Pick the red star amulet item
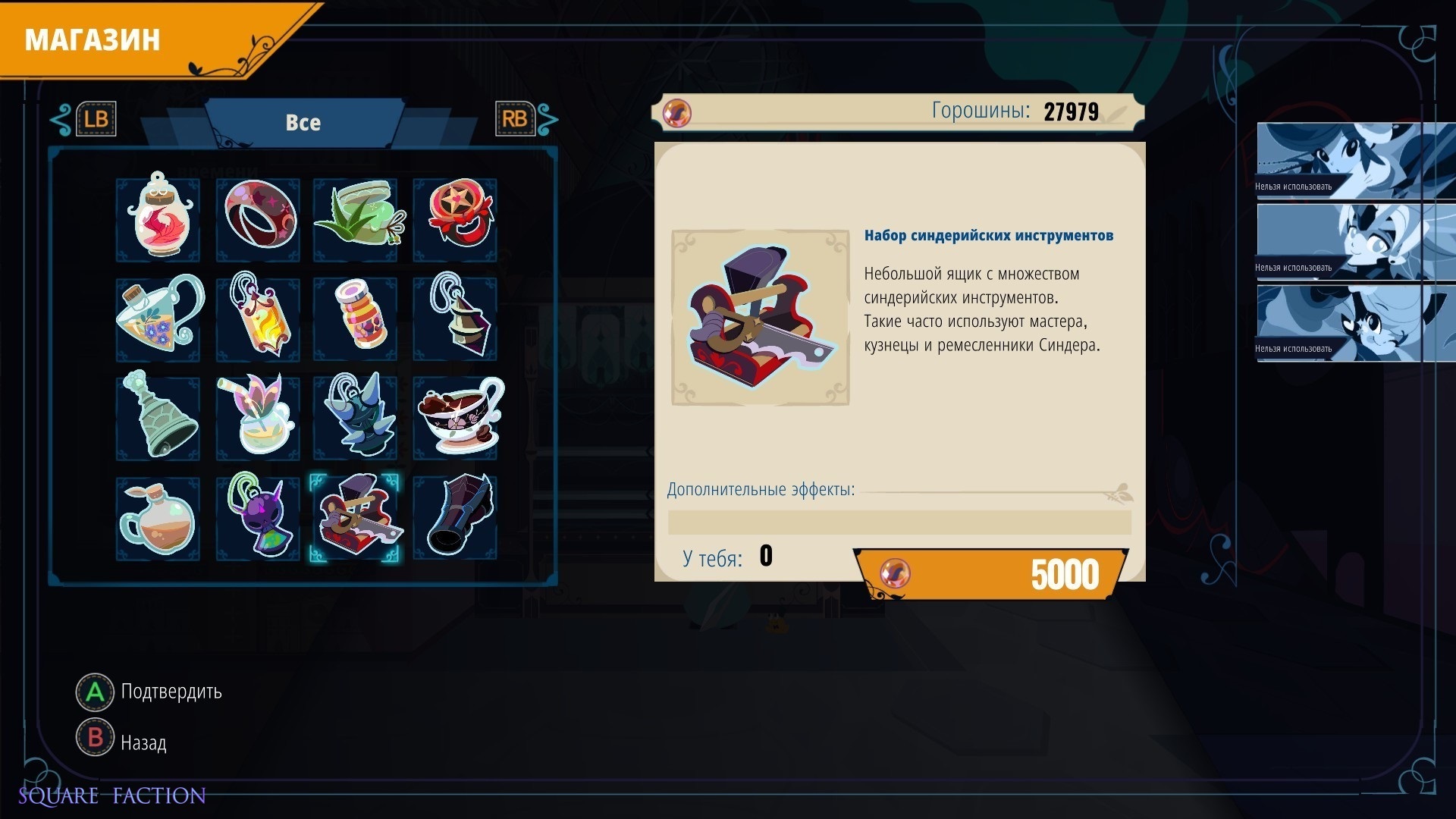This screenshot has height=819, width=1456. tap(456, 218)
